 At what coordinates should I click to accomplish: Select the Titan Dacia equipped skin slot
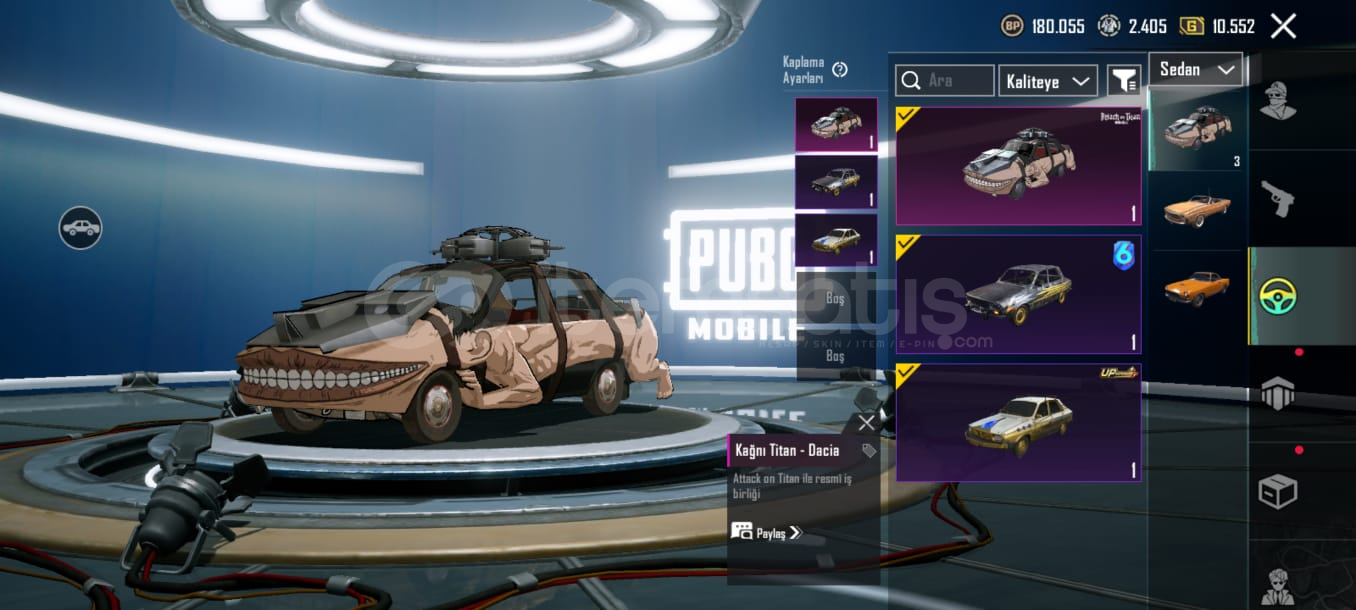[836, 125]
